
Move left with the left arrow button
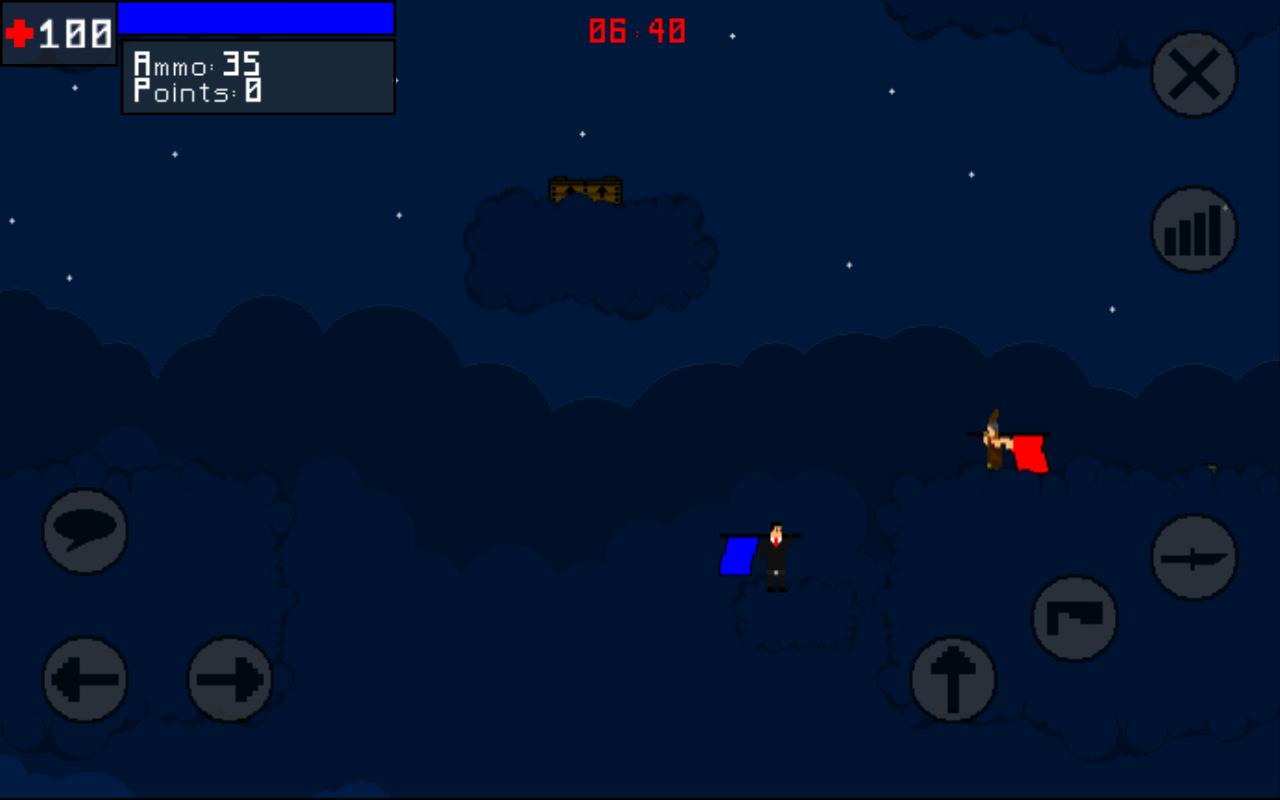coord(85,679)
